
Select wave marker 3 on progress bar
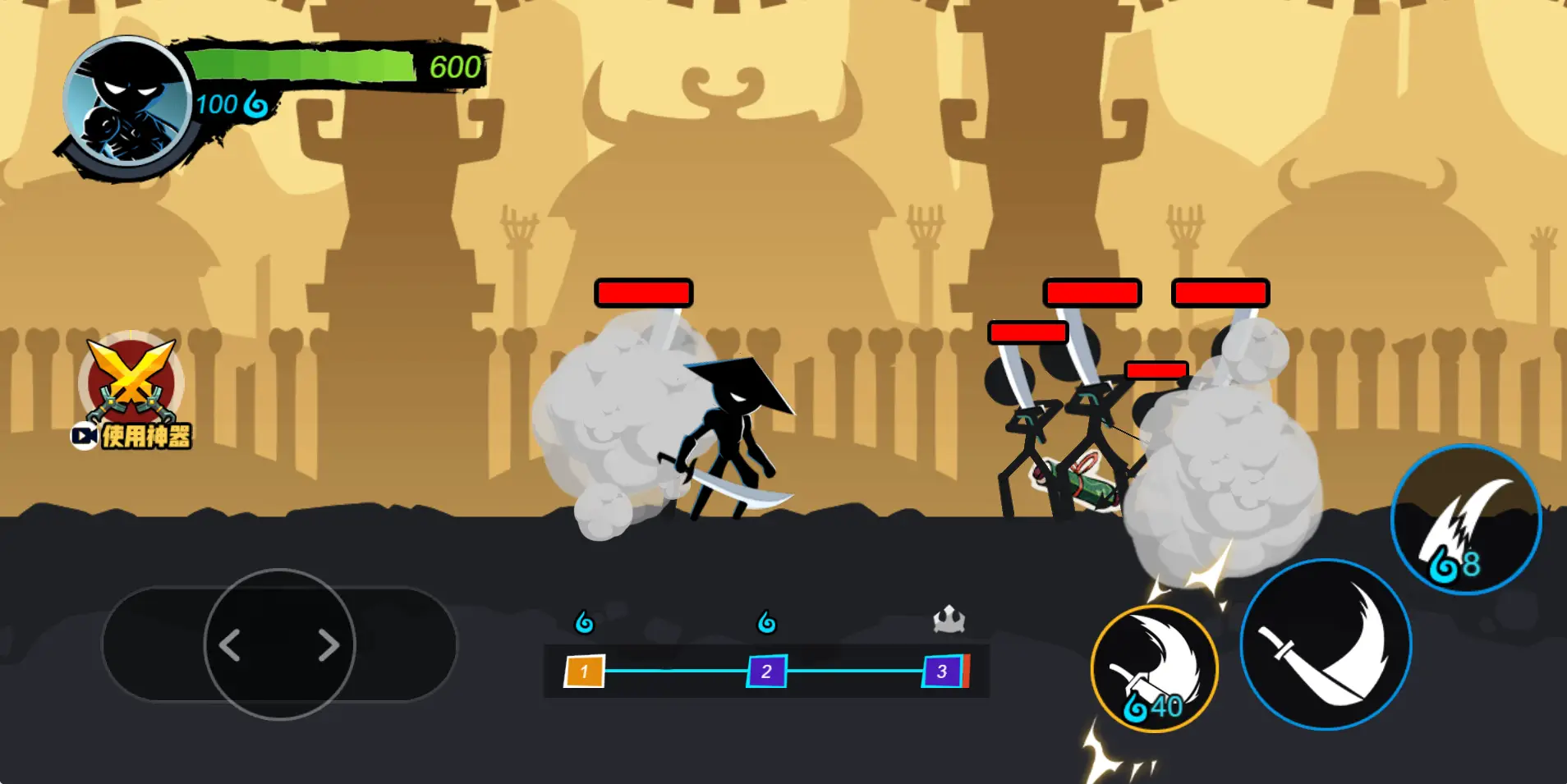point(942,672)
